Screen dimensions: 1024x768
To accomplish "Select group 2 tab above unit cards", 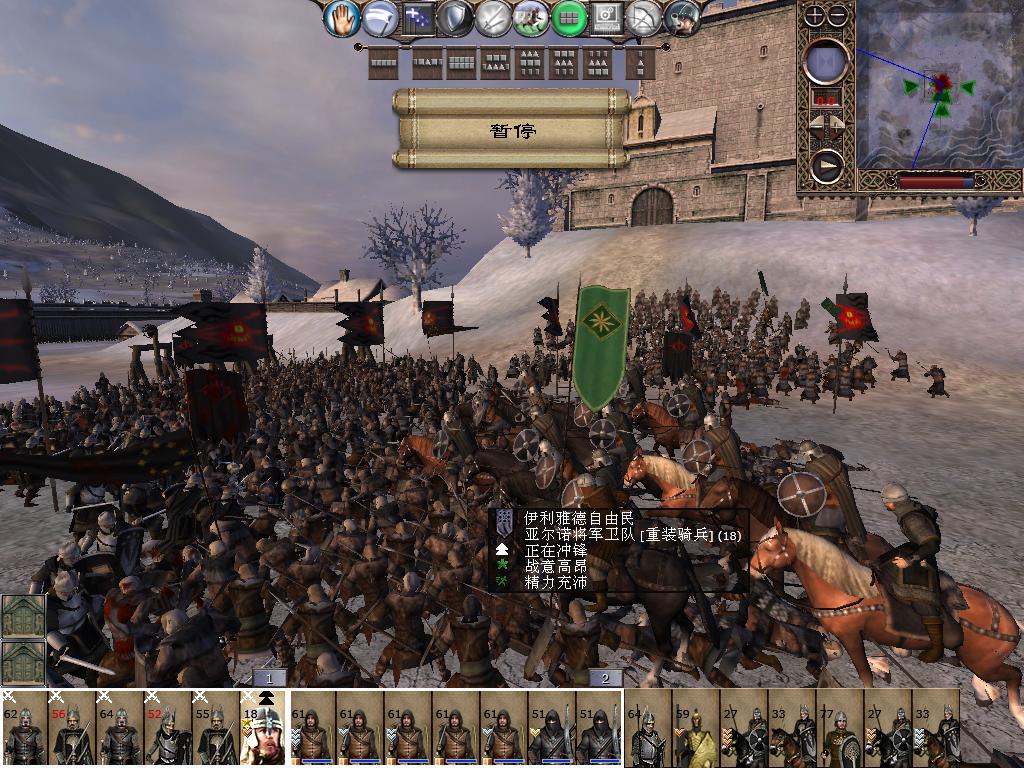I will pyautogui.click(x=605, y=678).
